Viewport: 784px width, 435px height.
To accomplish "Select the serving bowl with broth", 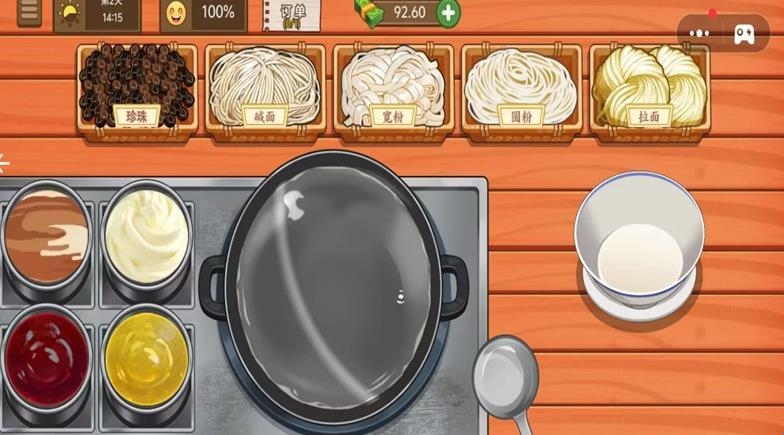I will pyautogui.click(x=639, y=245).
